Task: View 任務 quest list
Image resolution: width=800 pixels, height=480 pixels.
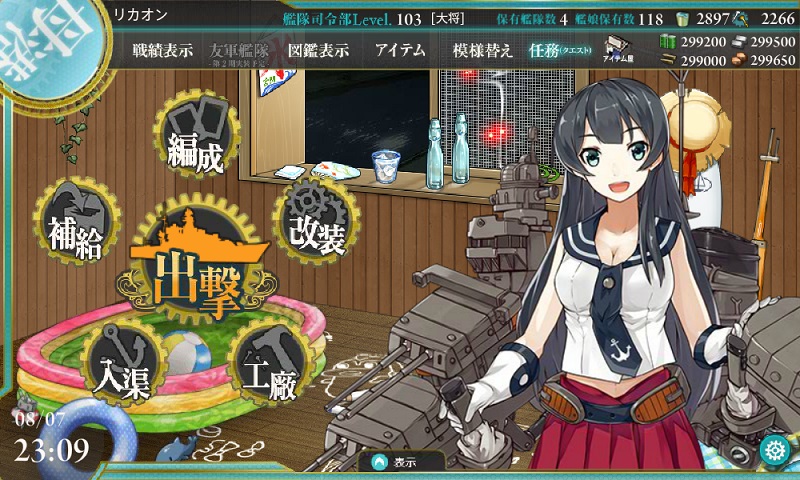Action: point(561,50)
